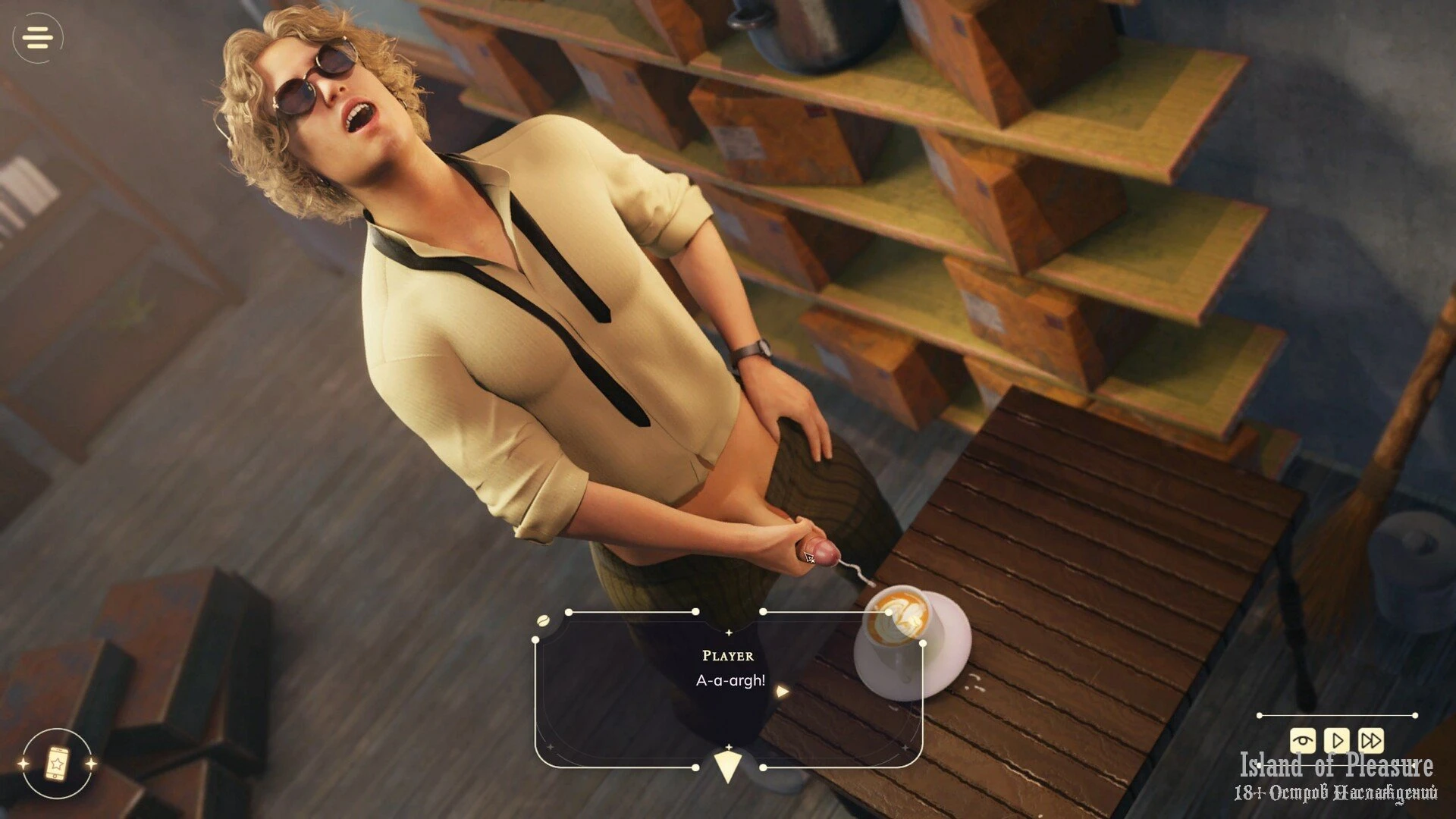
Task: Toggle auto-play with the play arrow button
Action: pos(1337,739)
